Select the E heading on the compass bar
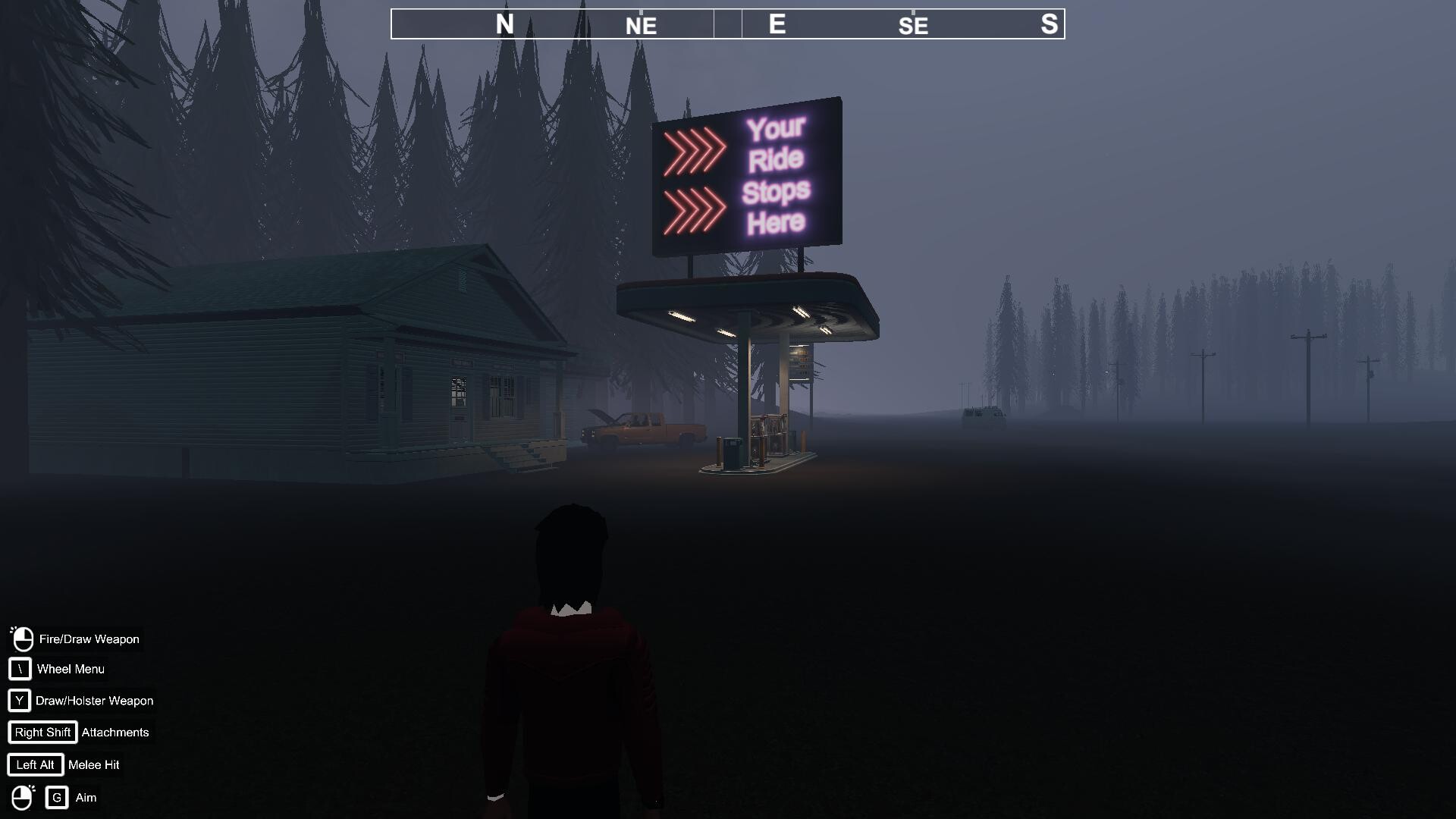1456x819 pixels. tap(774, 24)
